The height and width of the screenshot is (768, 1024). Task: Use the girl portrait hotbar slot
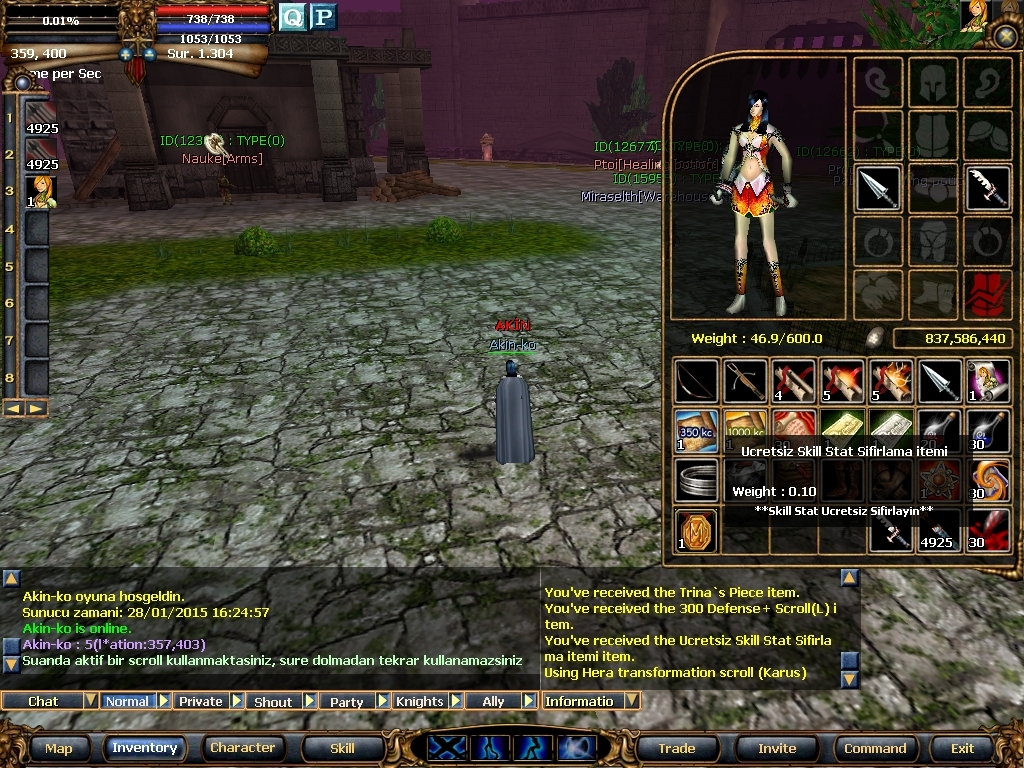pos(41,191)
